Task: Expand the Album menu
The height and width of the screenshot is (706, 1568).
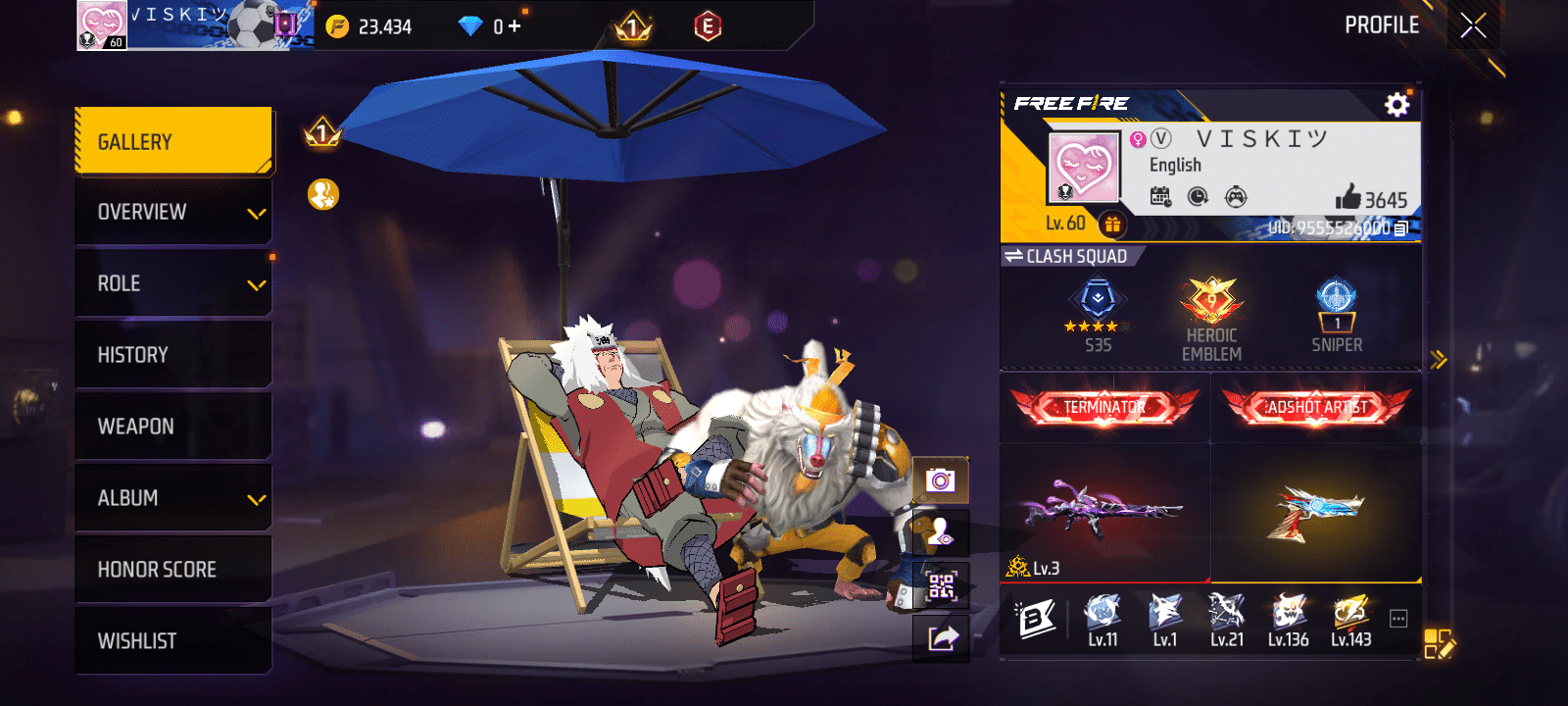Action: (173, 498)
